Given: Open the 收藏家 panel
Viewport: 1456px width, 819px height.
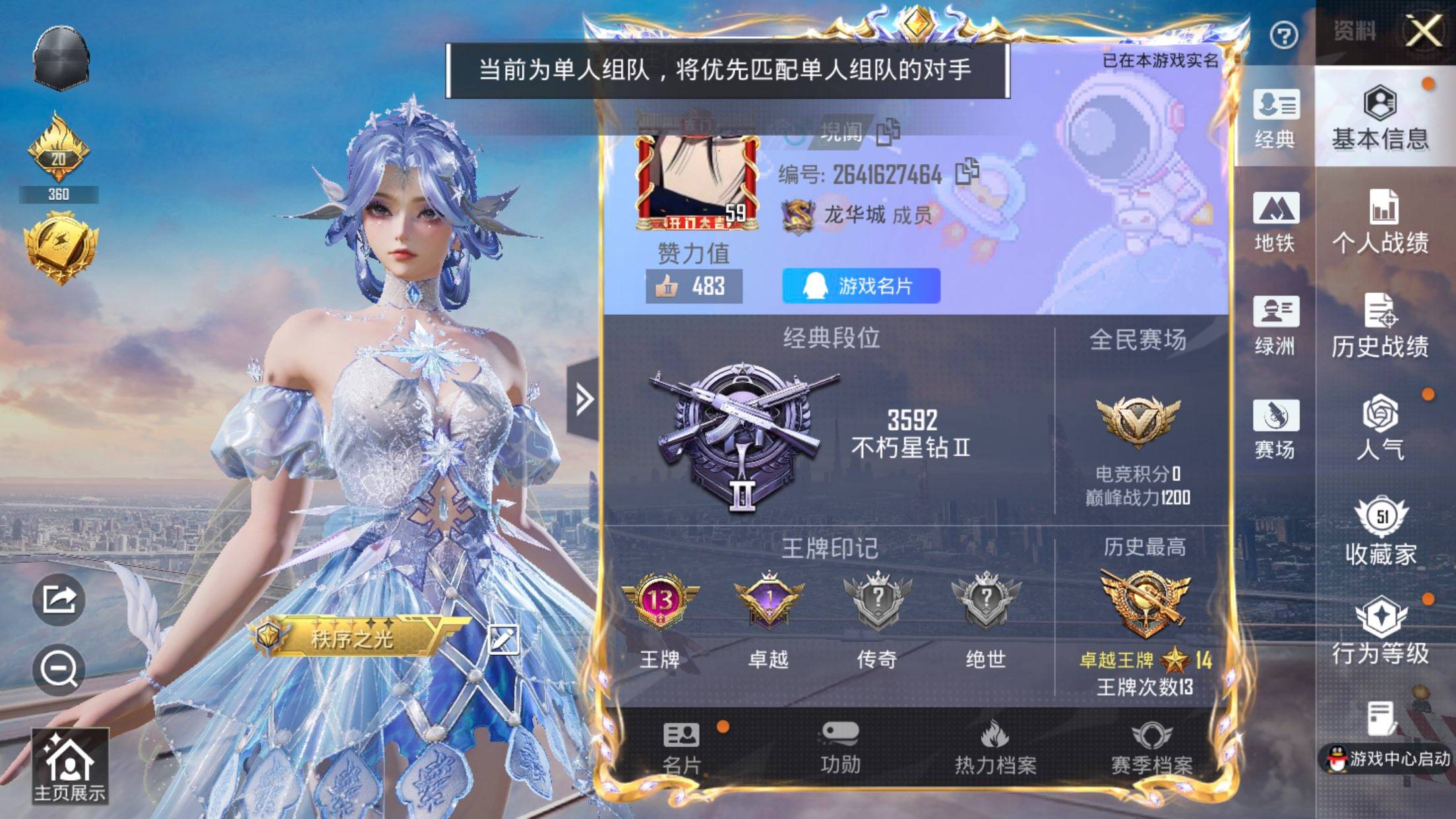Looking at the screenshot, I should pos(1383,534).
